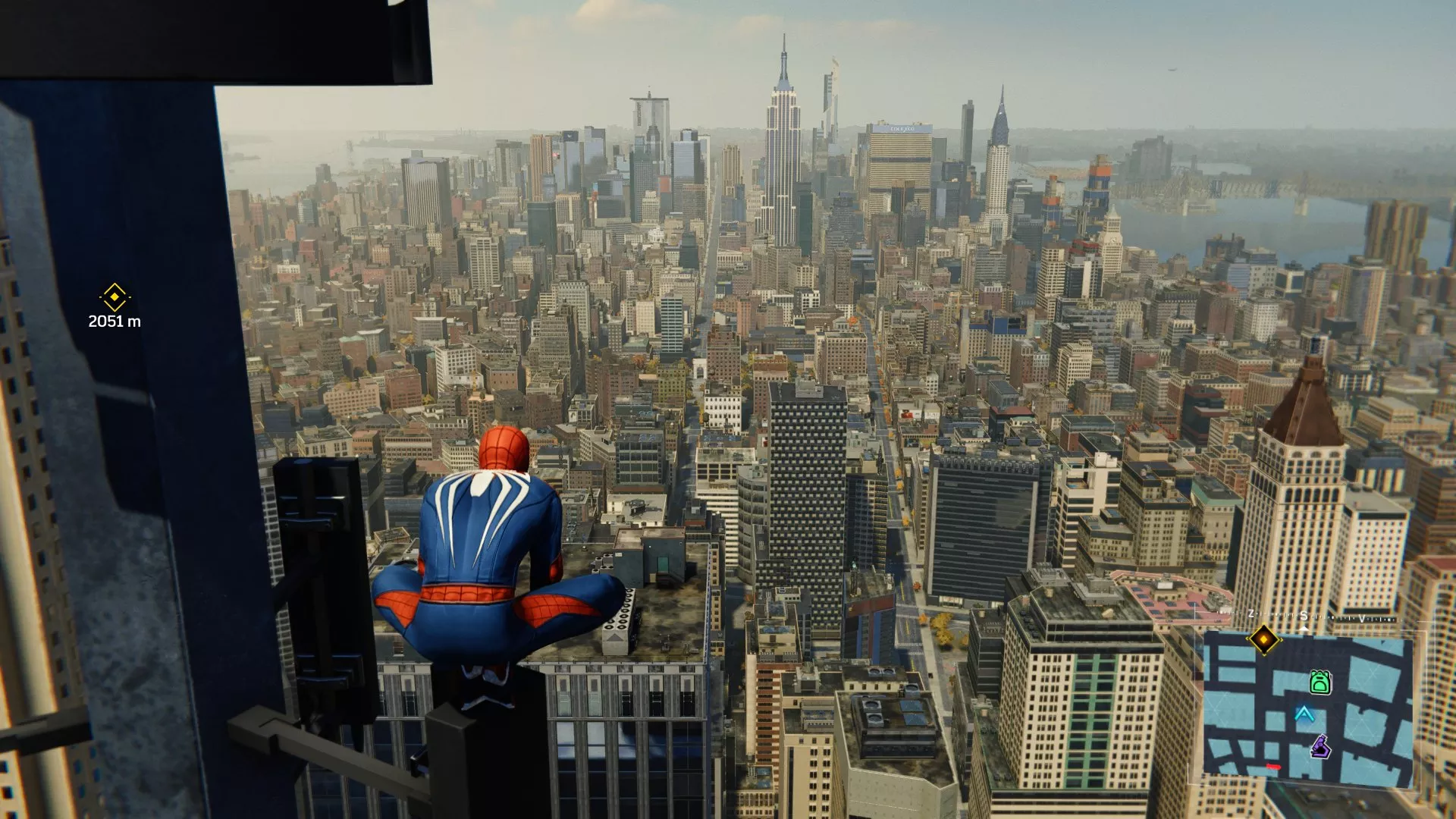The width and height of the screenshot is (1456, 819).
Task: Click the purple gadget icon on the minimap
Action: click(x=1321, y=747)
